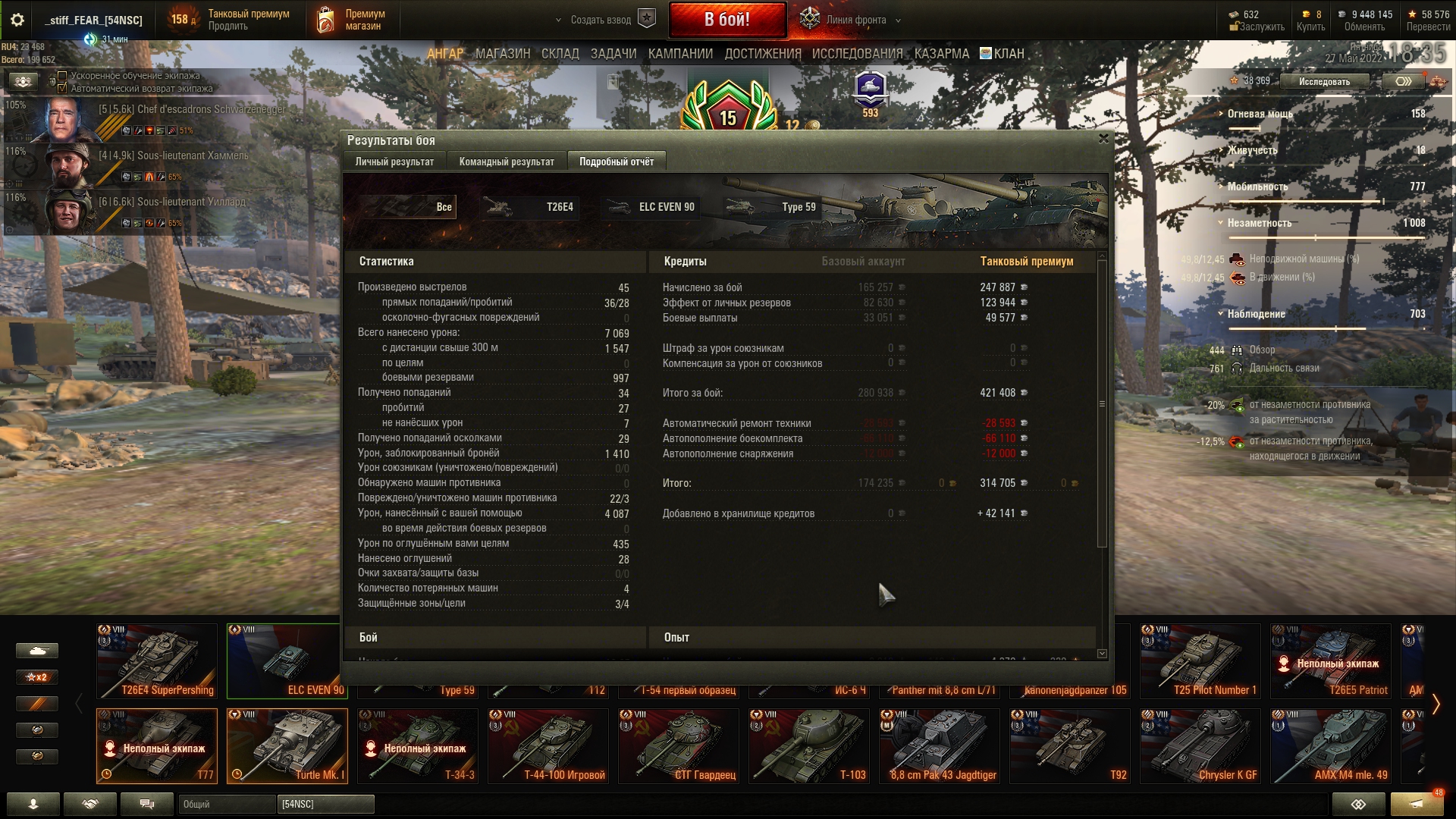Open the КАЗАРМА menu
The height and width of the screenshot is (819, 1456).
tap(941, 54)
